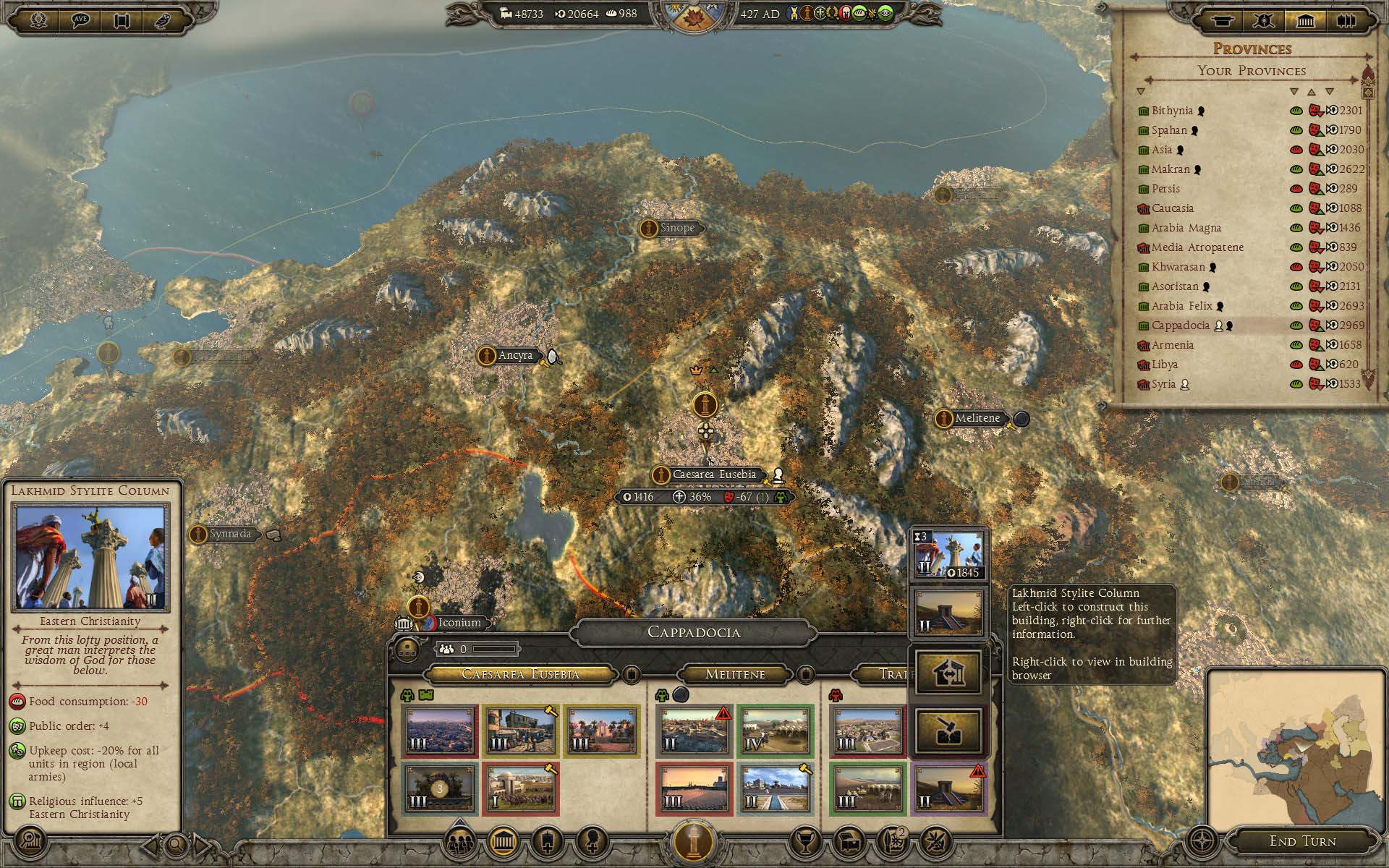This screenshot has width=1389, height=868.
Task: Choose the Syria province row
Action: pyautogui.click(x=1163, y=384)
